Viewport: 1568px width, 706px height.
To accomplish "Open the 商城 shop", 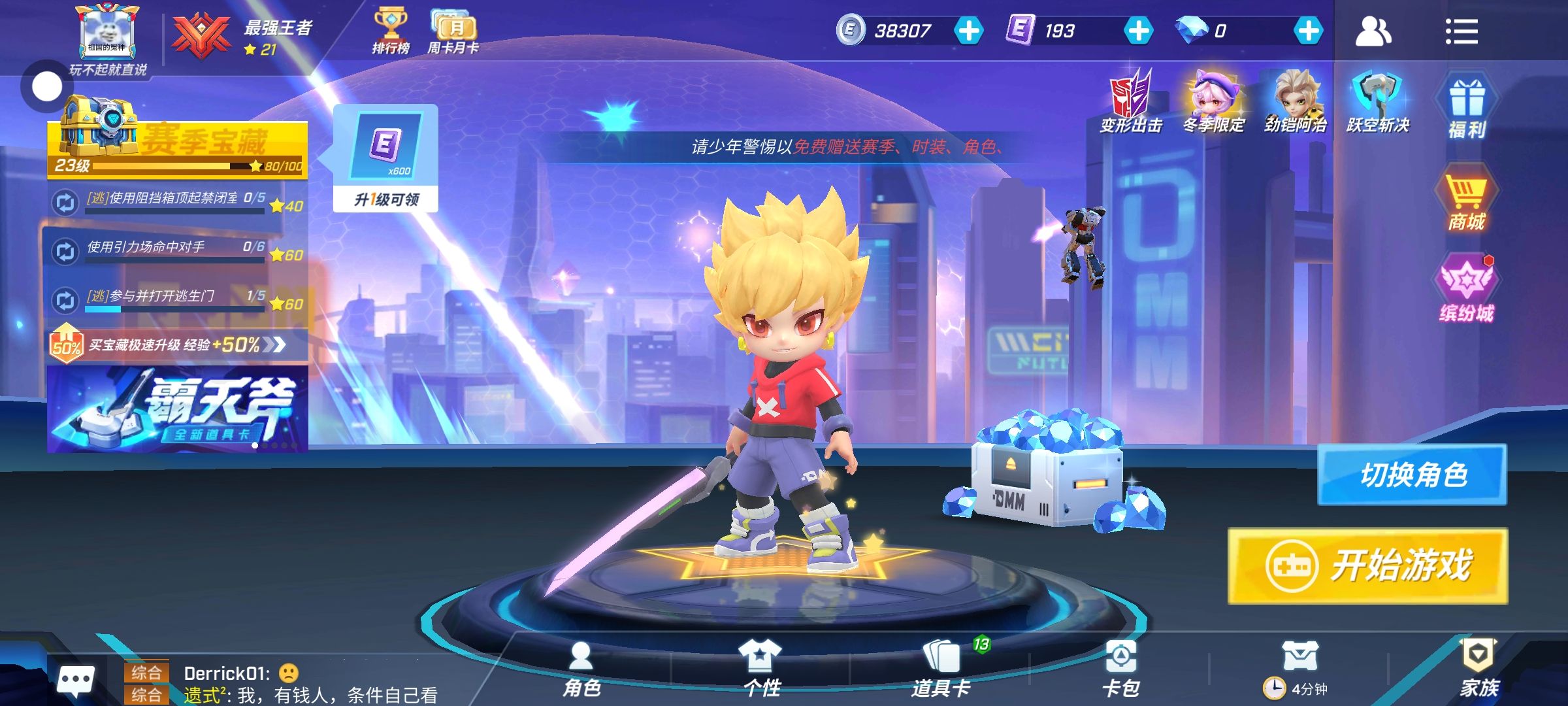I will click(x=1466, y=201).
